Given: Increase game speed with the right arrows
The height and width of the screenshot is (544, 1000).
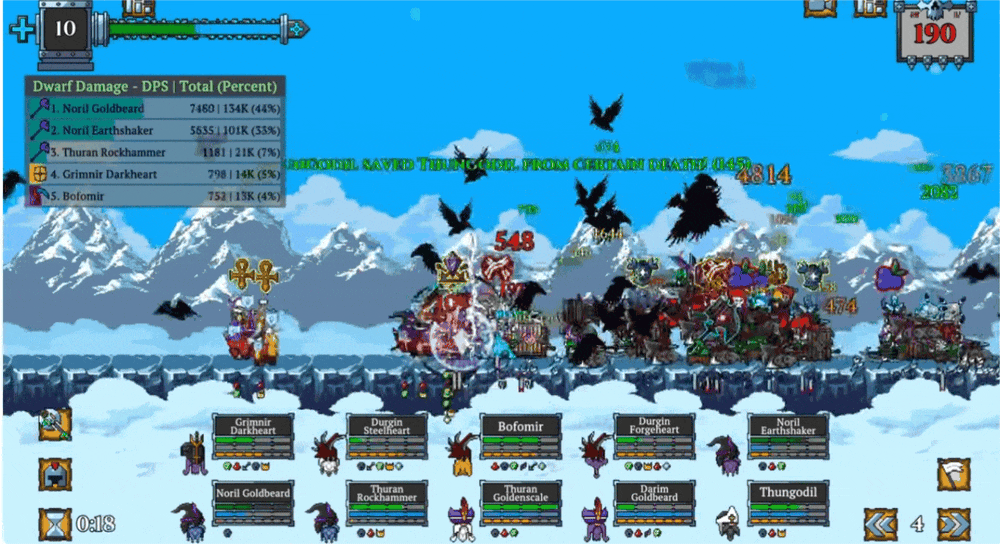Looking at the screenshot, I should pyautogui.click(x=953, y=523).
